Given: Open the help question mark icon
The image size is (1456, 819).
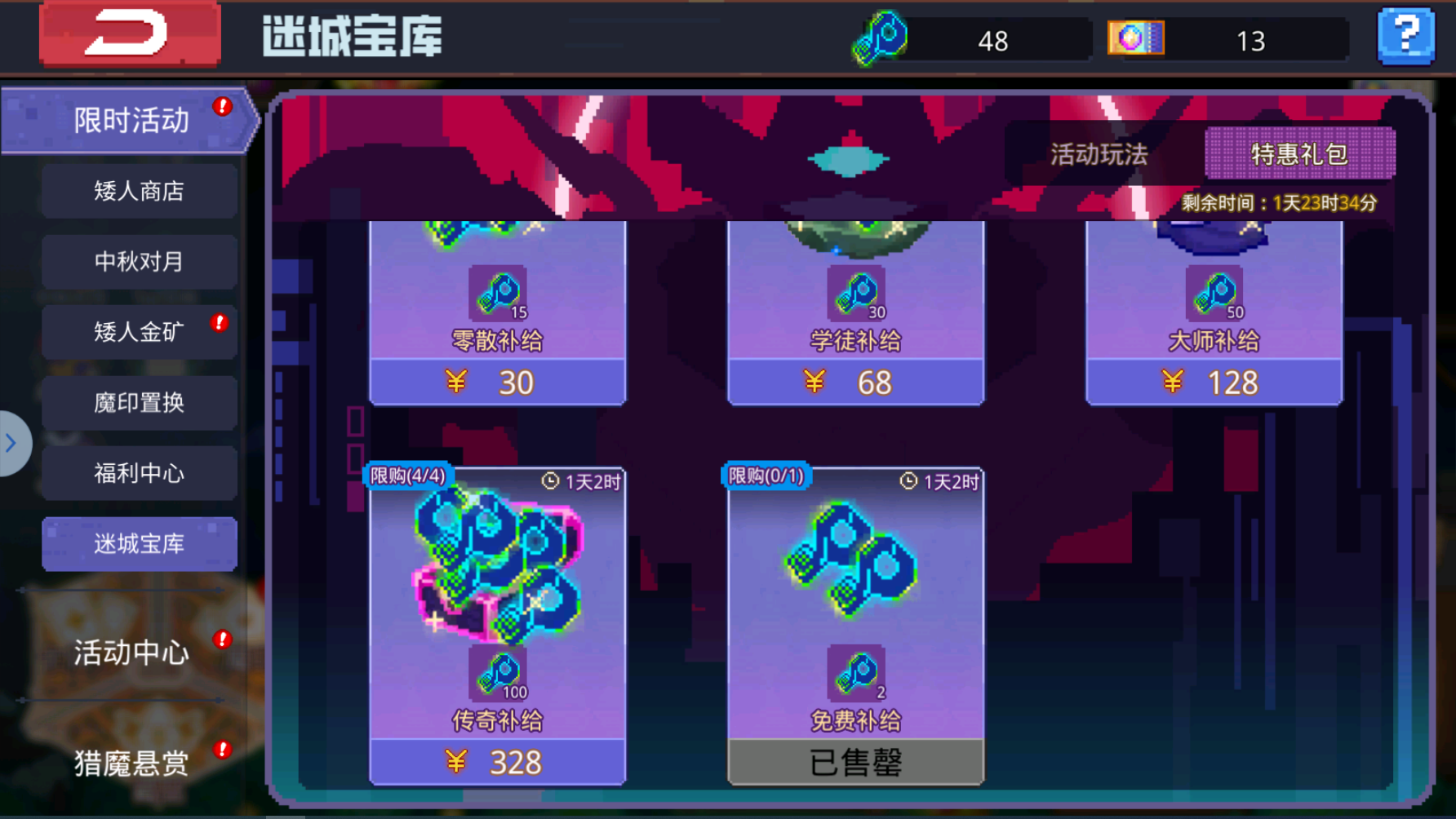Looking at the screenshot, I should pos(1405,36).
